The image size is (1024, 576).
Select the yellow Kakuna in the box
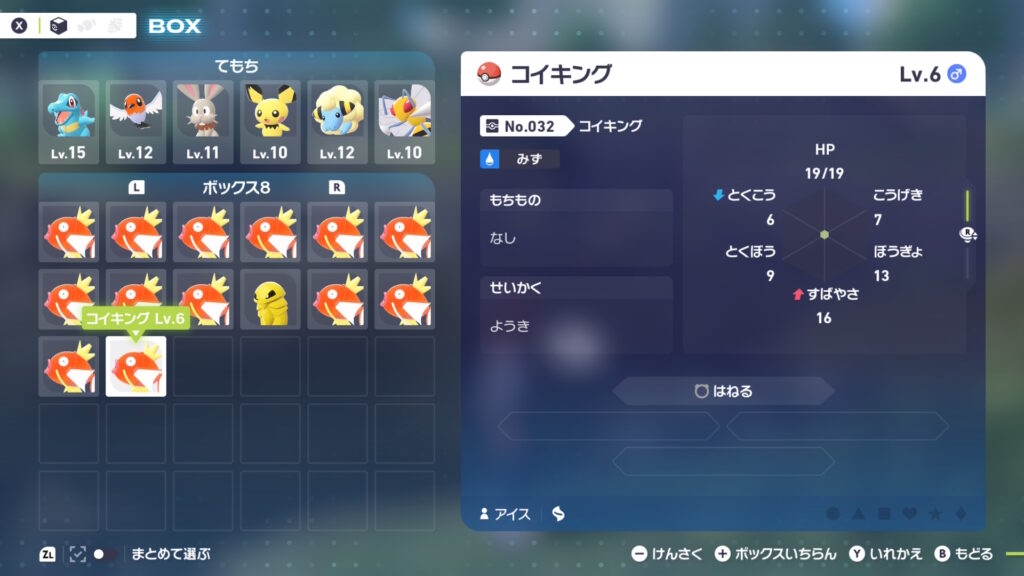point(270,299)
